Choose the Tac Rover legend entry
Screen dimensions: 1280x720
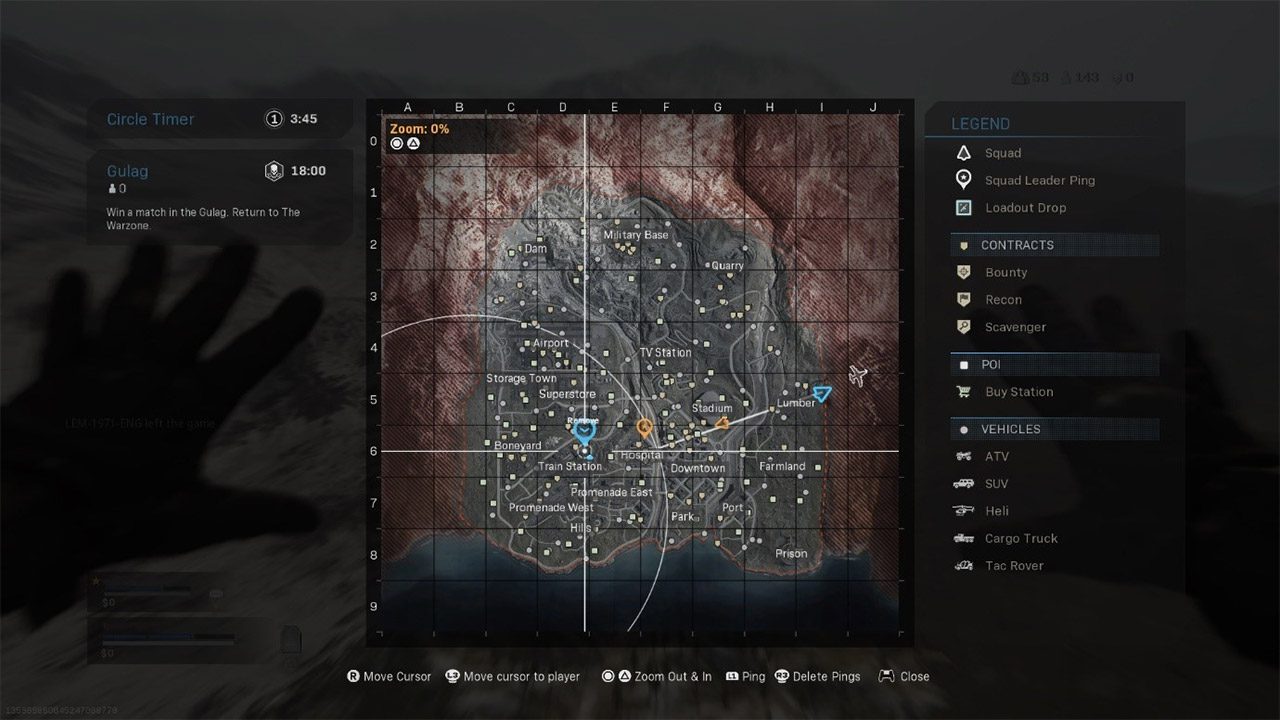point(1014,565)
